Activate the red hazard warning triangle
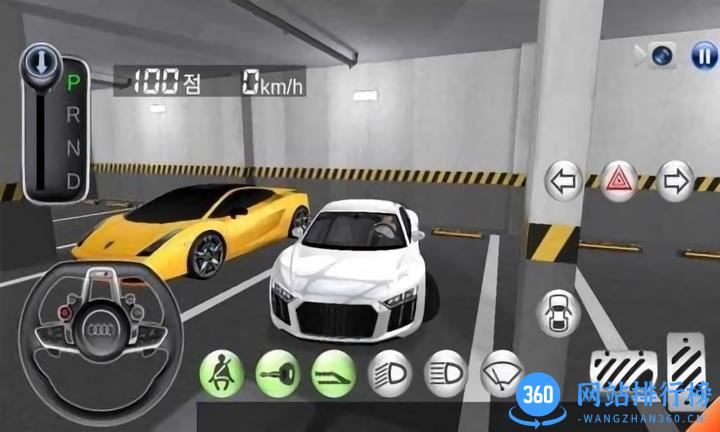The image size is (720, 432). coord(620,182)
